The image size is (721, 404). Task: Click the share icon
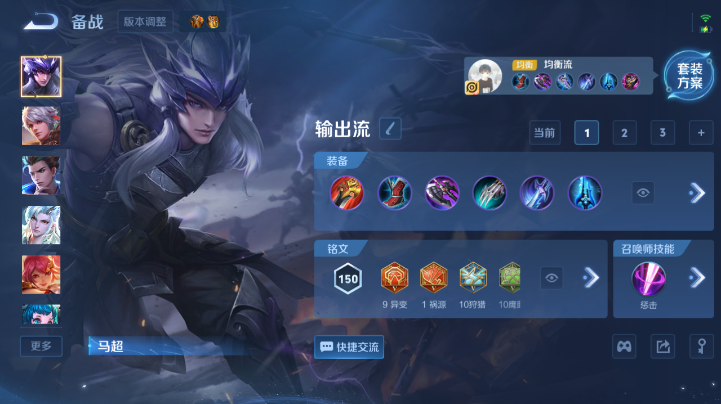point(662,346)
